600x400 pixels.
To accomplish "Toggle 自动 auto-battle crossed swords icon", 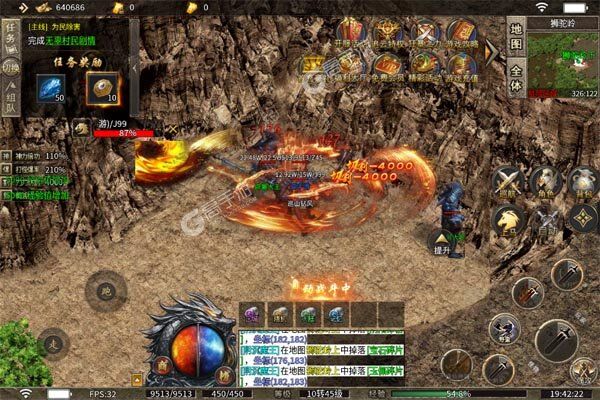I will [546, 220].
